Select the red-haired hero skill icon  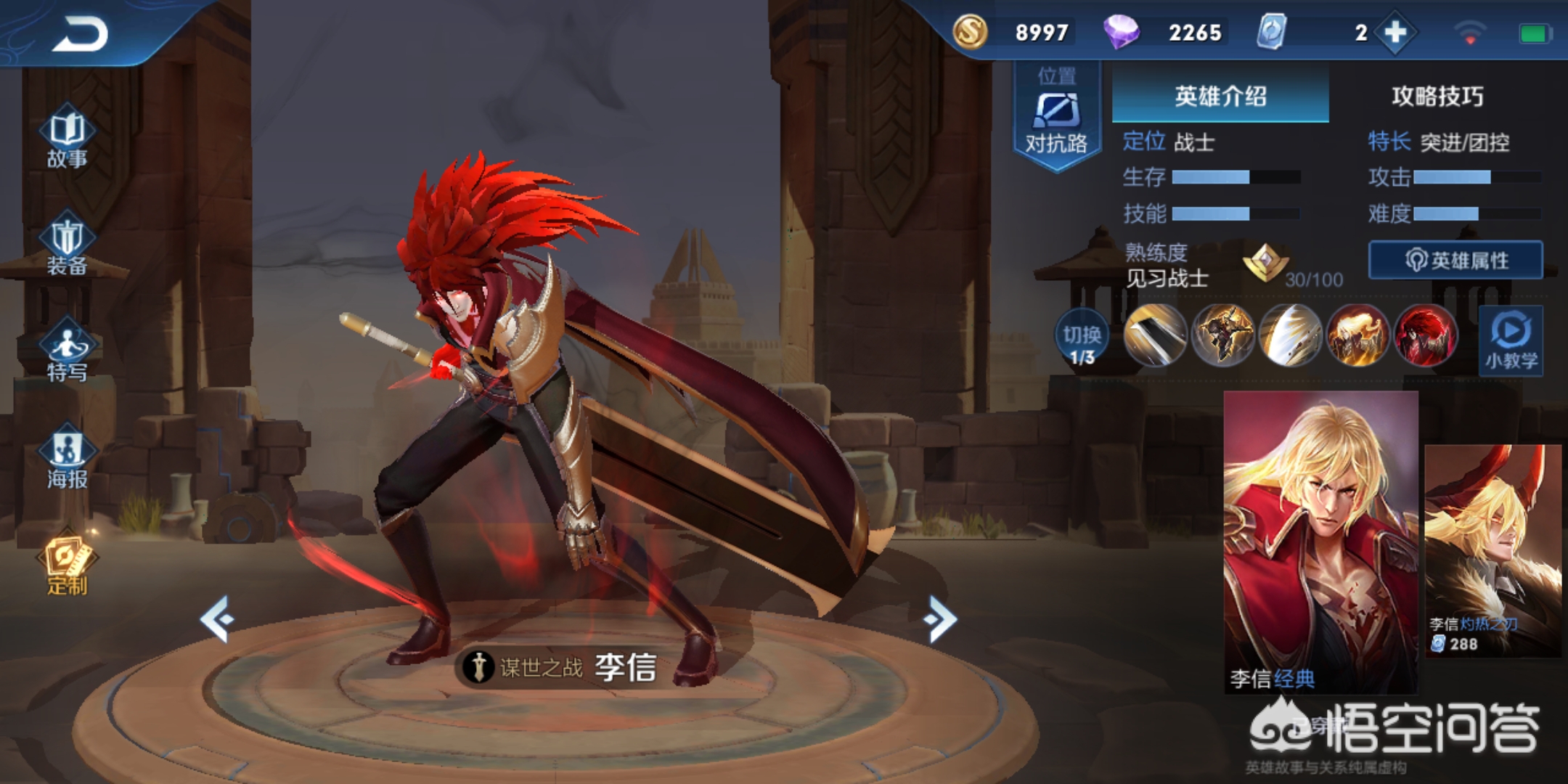1425,335
